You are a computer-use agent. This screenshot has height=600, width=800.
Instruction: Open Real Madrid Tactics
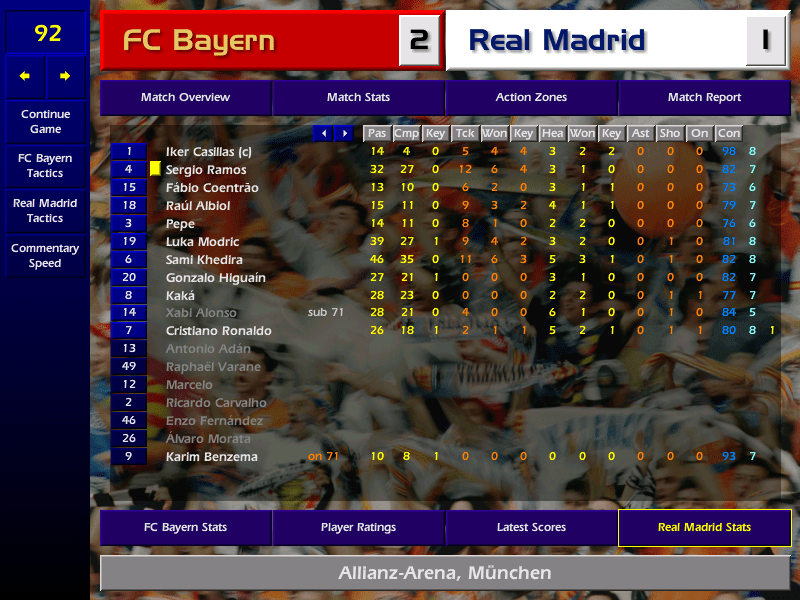point(45,210)
